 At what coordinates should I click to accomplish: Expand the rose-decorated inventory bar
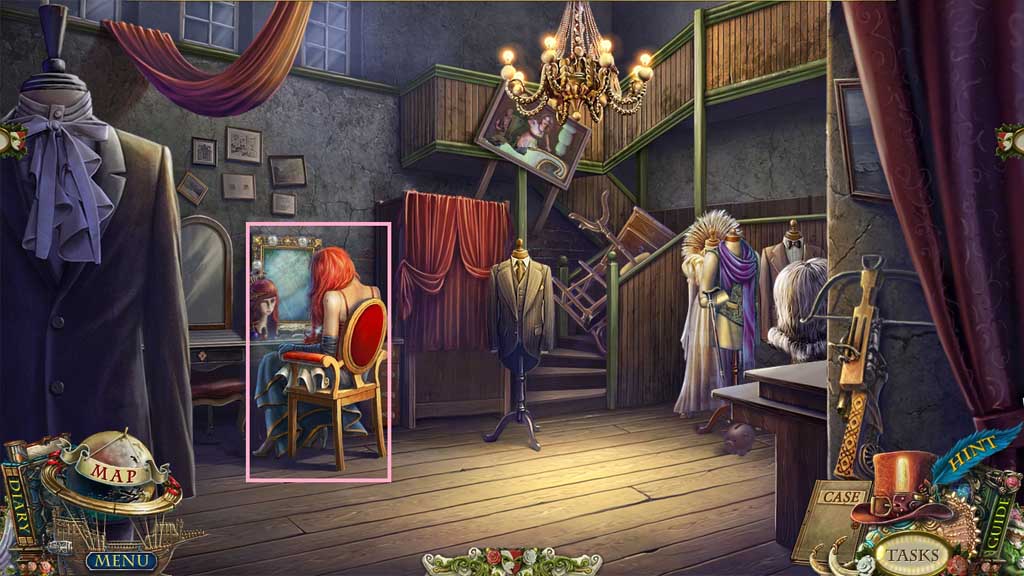tap(512, 562)
